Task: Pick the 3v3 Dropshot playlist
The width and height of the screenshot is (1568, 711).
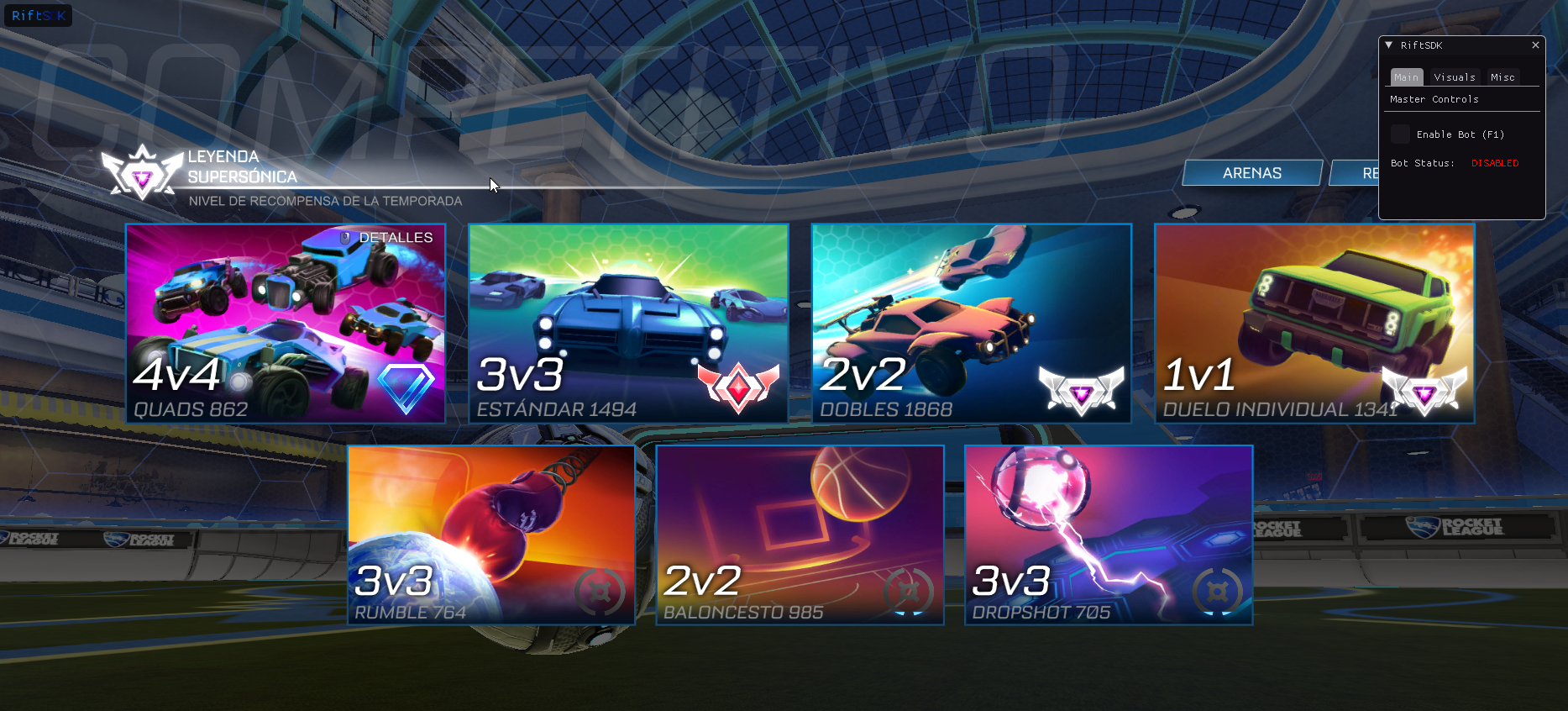Action: 1109,535
